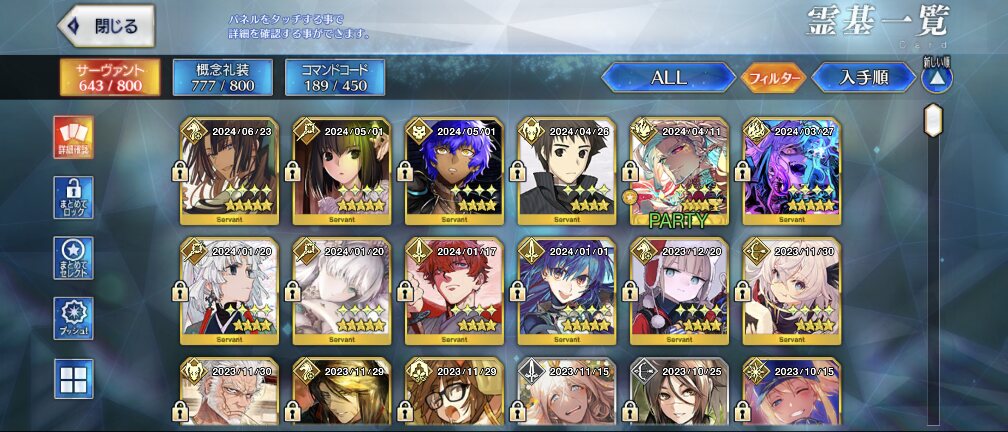Show the コマンドコード tab
Image resolution: width=1008 pixels, height=432 pixels.
pos(327,78)
